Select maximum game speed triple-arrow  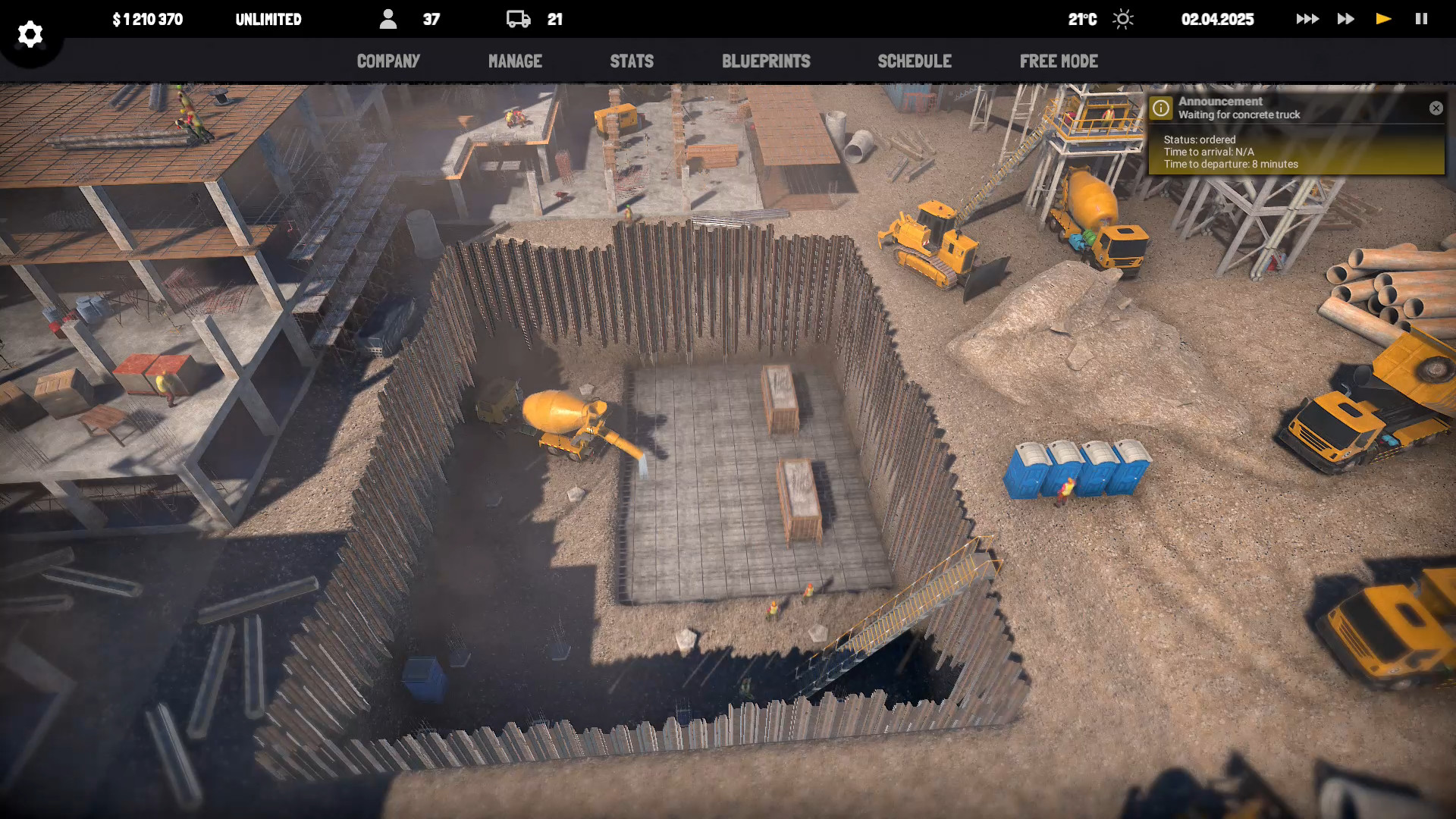(1307, 19)
